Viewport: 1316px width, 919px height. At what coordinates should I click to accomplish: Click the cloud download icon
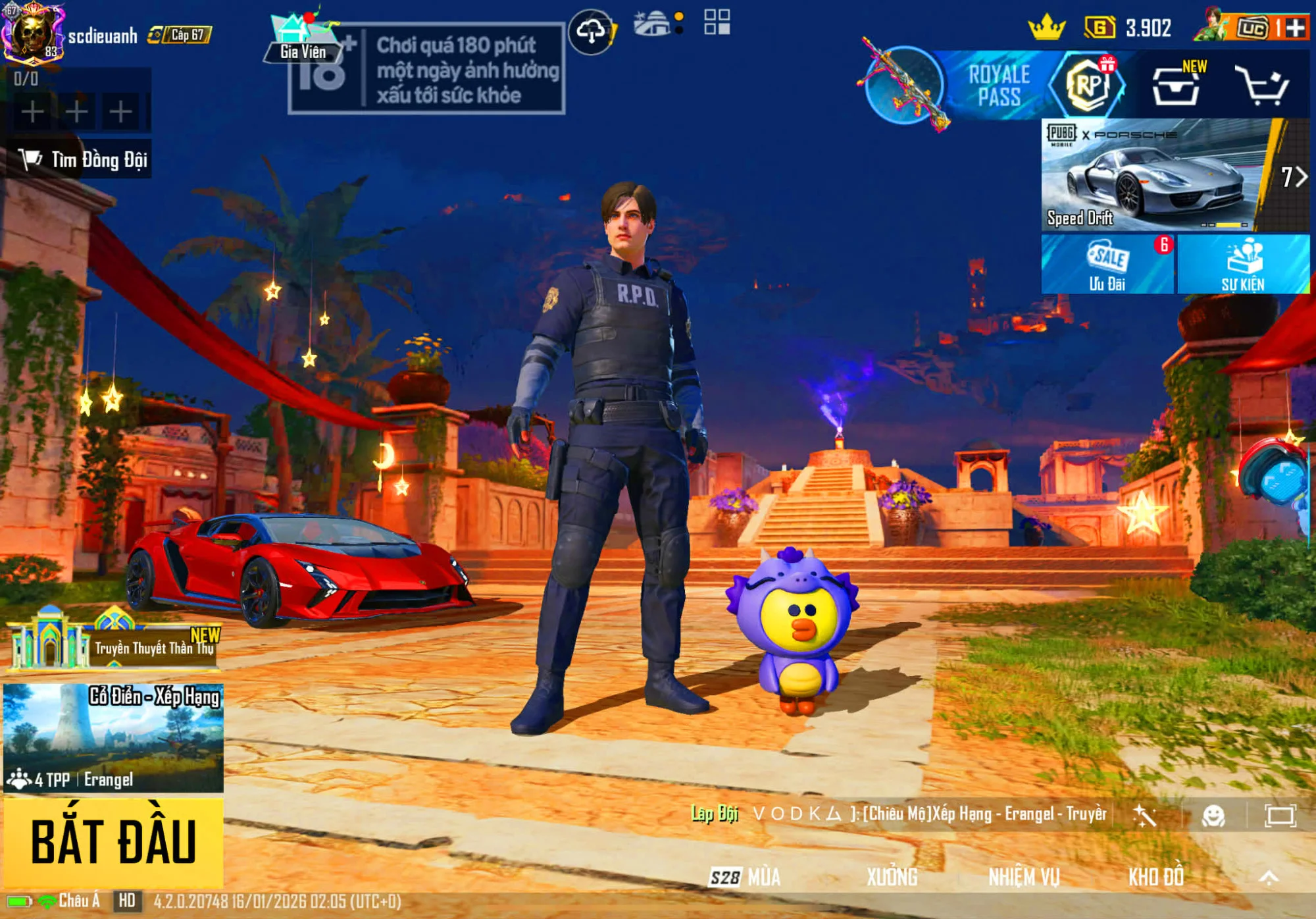pos(591,31)
